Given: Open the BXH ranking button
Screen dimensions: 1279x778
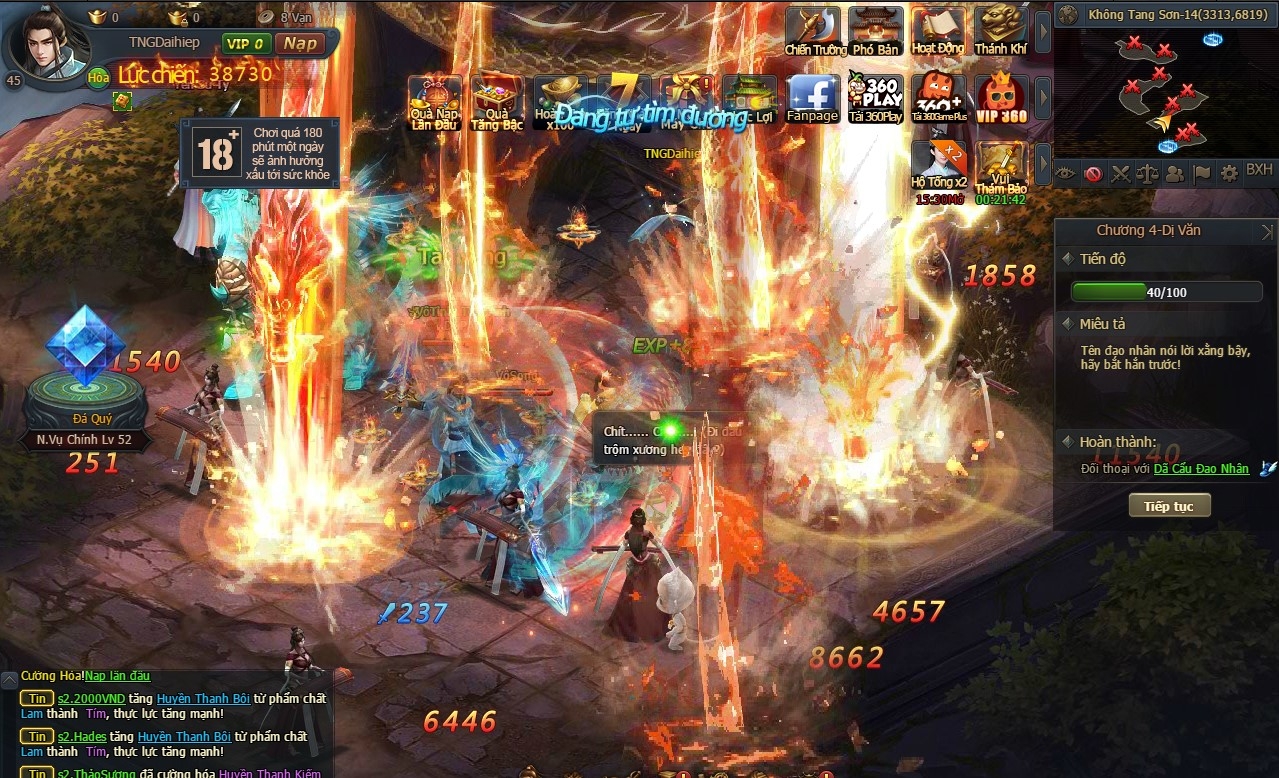Looking at the screenshot, I should coord(1259,171).
